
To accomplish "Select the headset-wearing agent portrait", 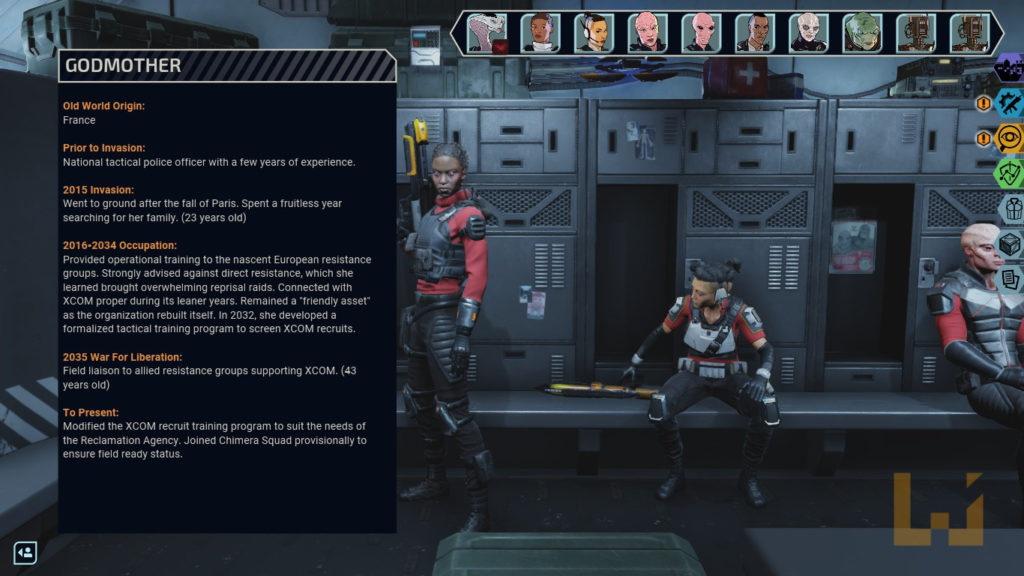I will pos(594,32).
